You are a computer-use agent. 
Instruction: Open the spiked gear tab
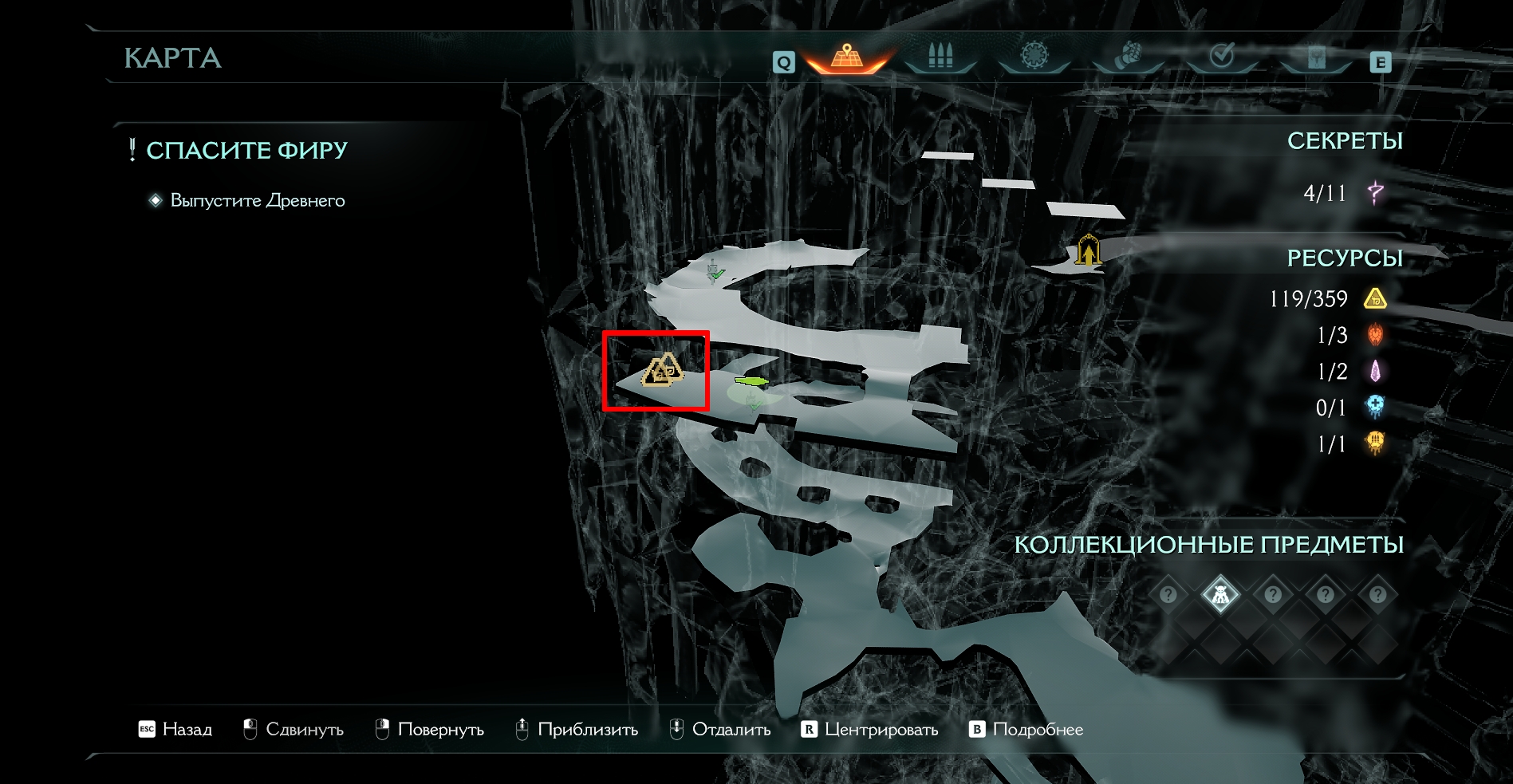(1034, 57)
